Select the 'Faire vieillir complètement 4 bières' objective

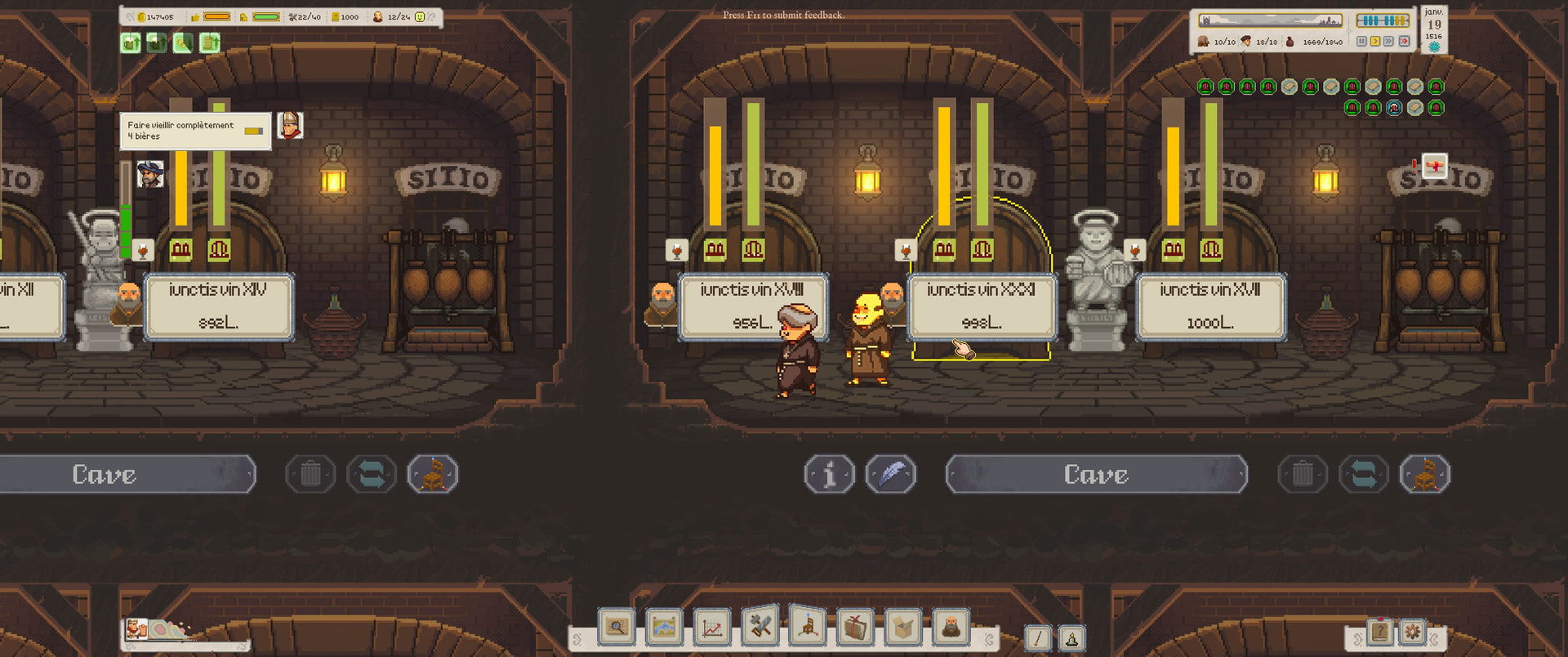point(194,131)
